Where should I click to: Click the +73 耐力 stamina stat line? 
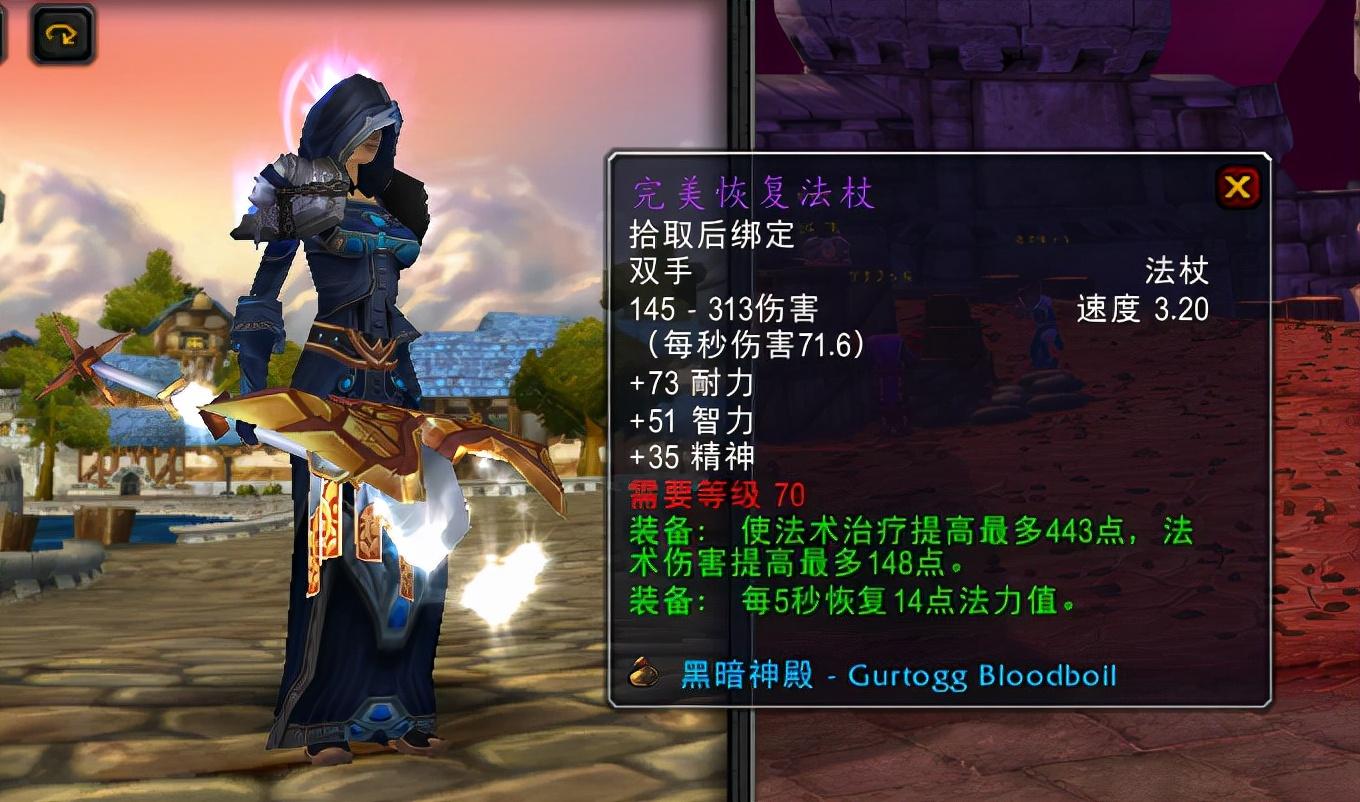pyautogui.click(x=690, y=383)
